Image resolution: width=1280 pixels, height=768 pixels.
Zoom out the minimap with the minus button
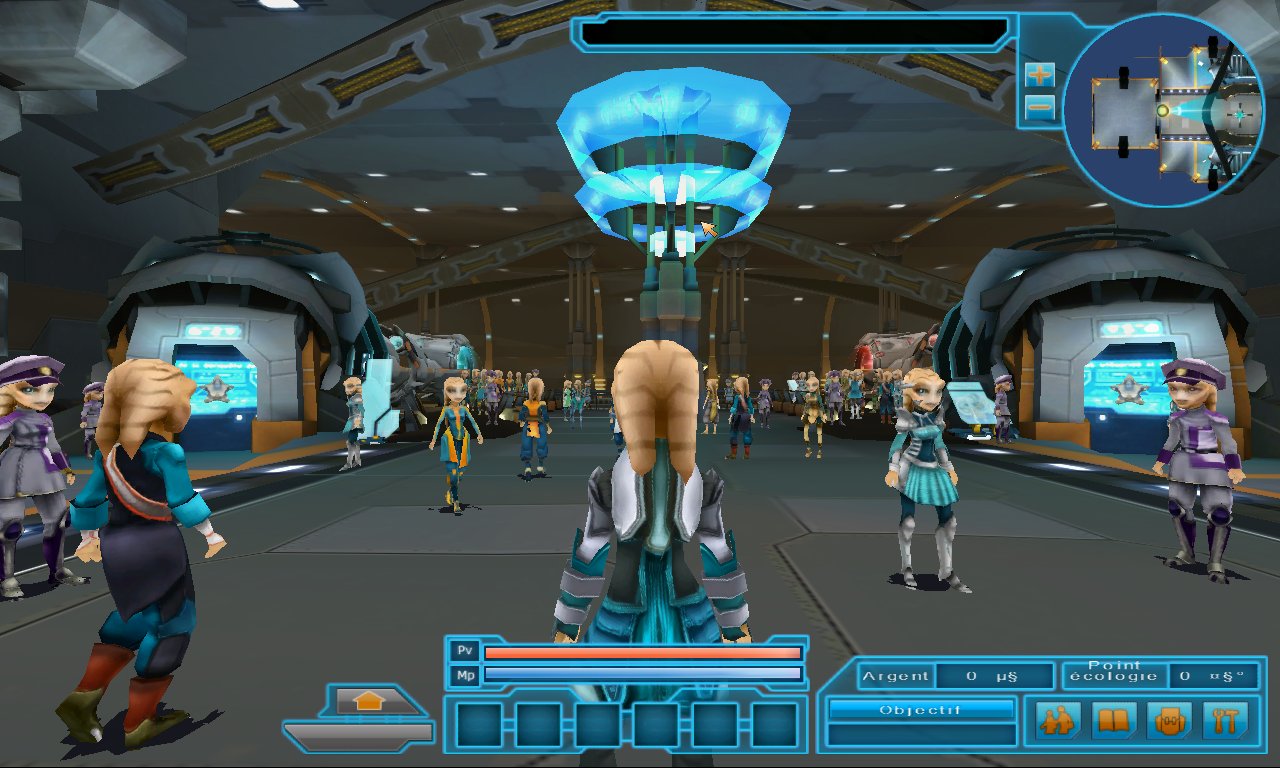tap(1040, 106)
